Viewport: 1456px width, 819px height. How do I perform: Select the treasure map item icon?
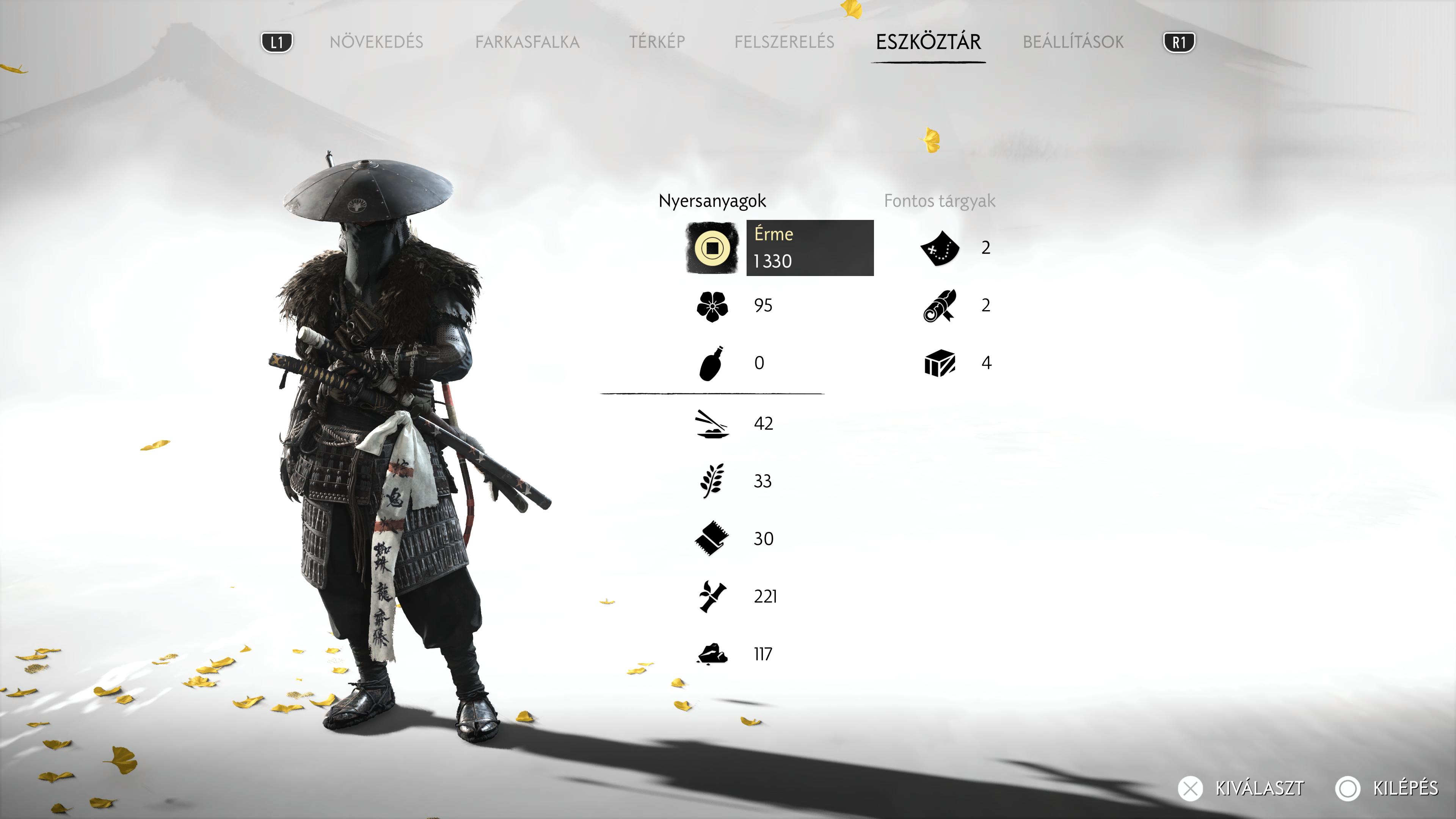click(940, 248)
